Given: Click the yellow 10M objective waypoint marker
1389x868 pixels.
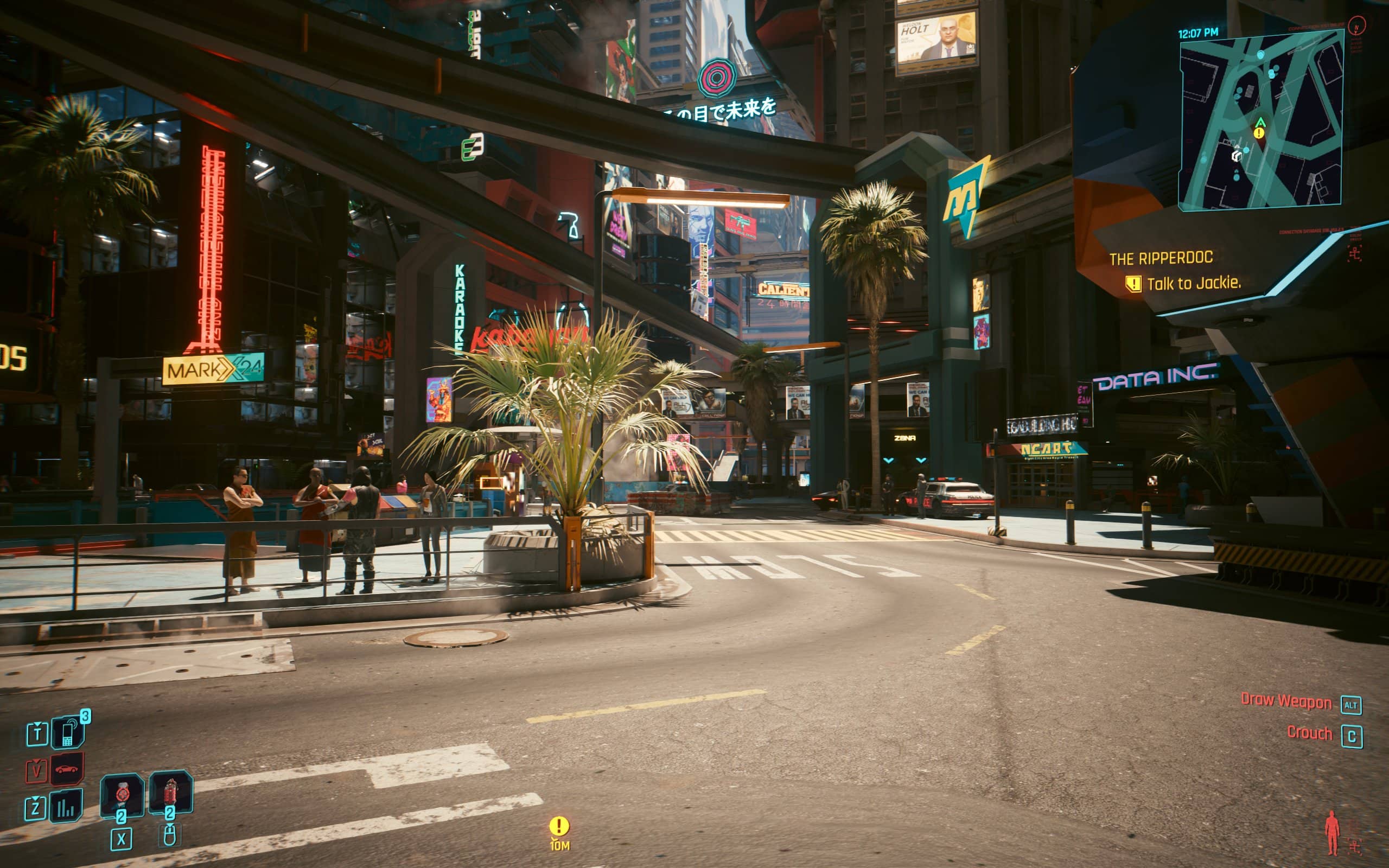Looking at the screenshot, I should click(559, 827).
